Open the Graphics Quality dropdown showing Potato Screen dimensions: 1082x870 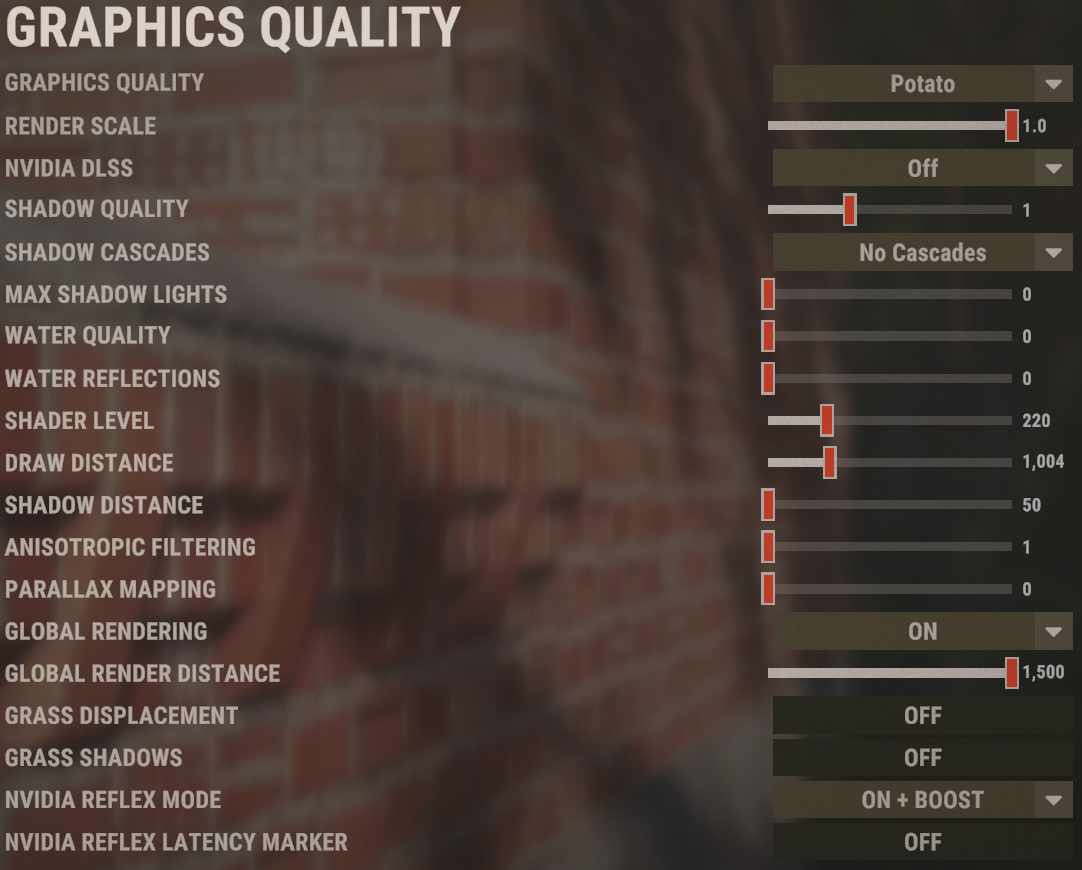point(921,84)
